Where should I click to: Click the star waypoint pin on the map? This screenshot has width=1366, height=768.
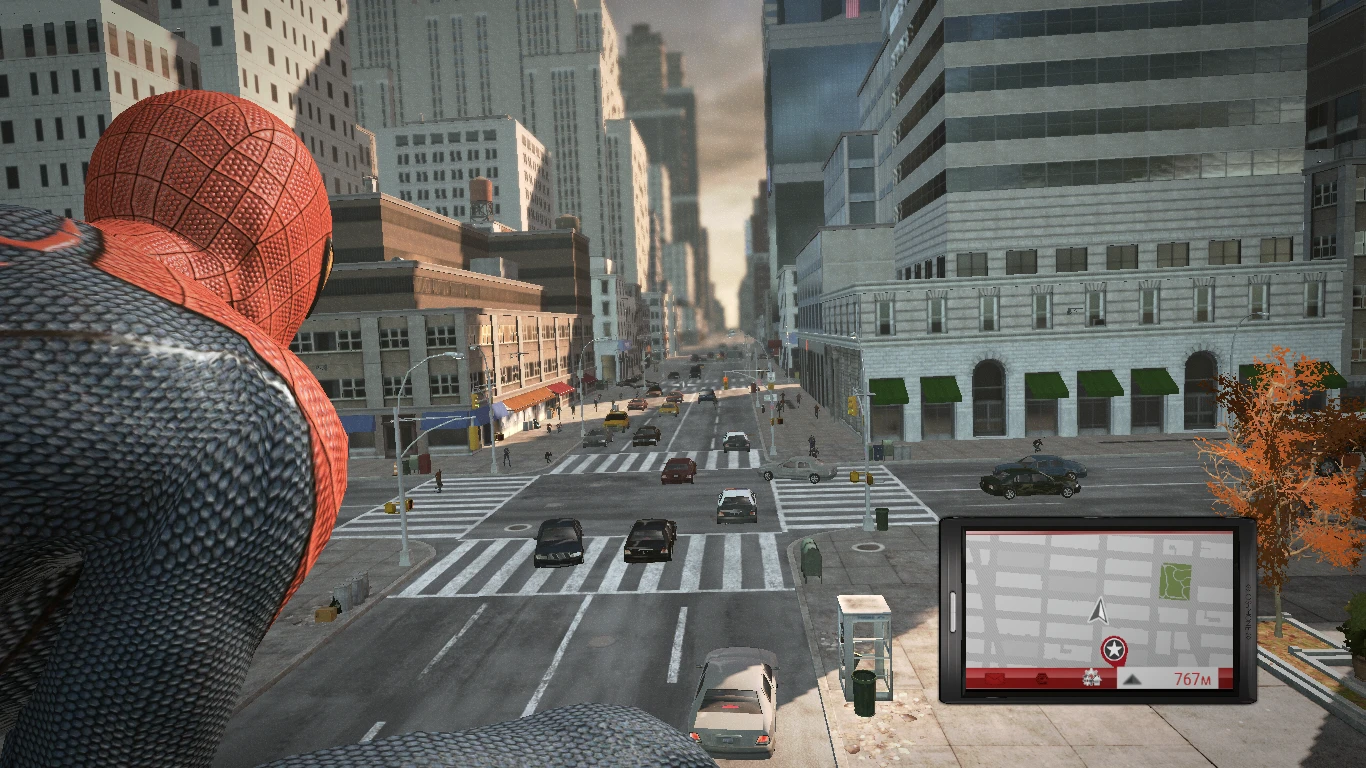pyautogui.click(x=1114, y=648)
